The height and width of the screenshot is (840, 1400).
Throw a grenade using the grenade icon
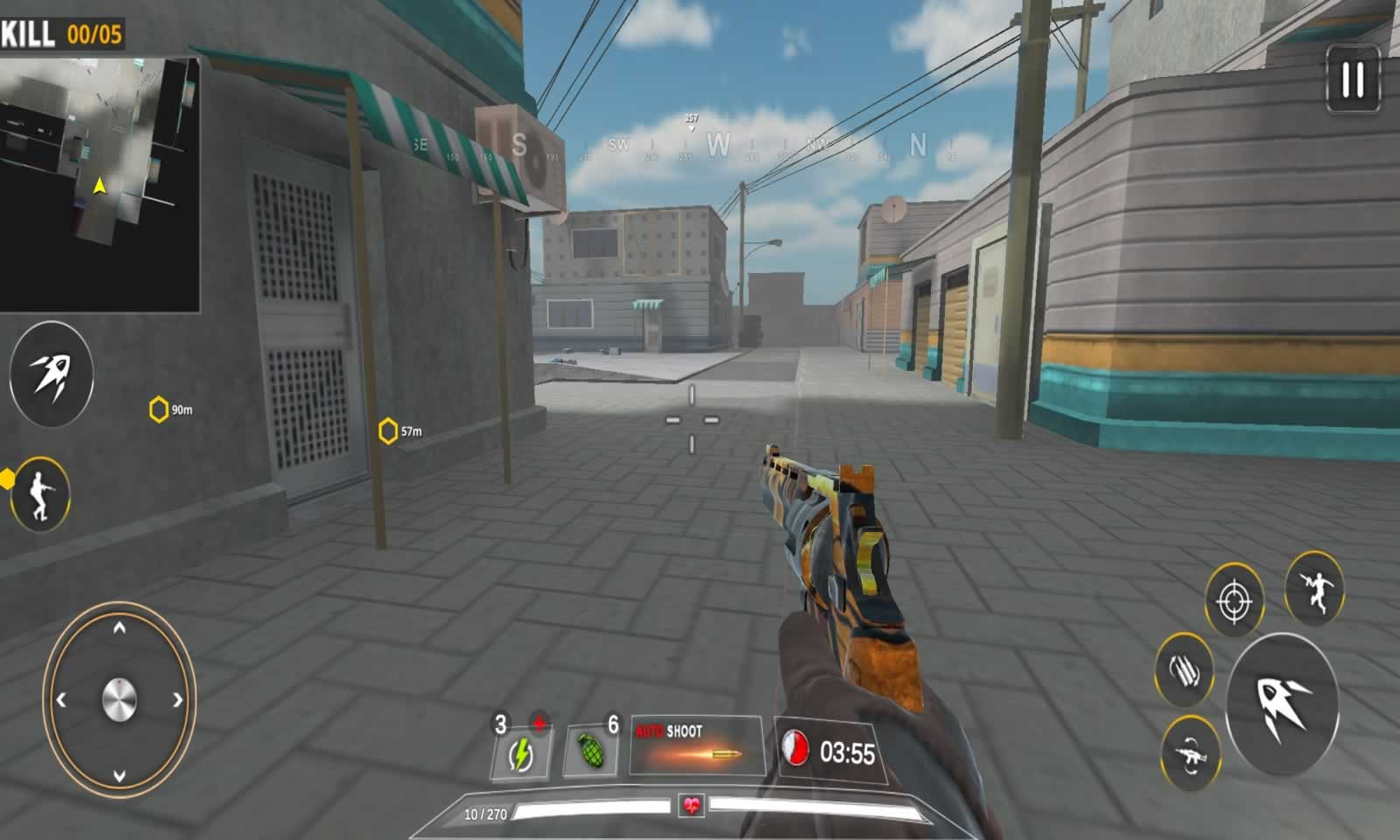[591, 751]
